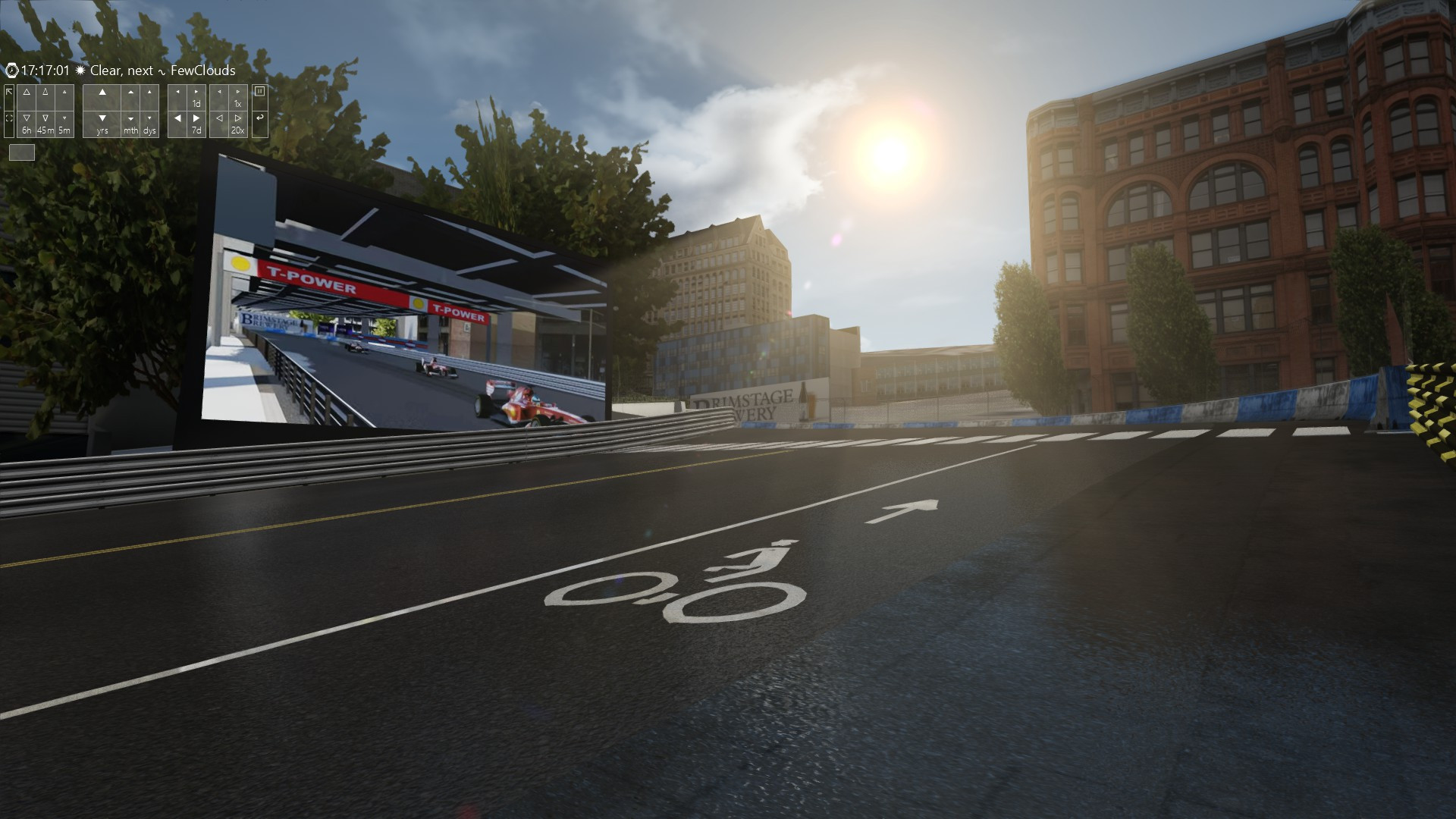Increase the year with the yrs up arrow
This screenshot has width=1456, height=819.
[x=102, y=93]
